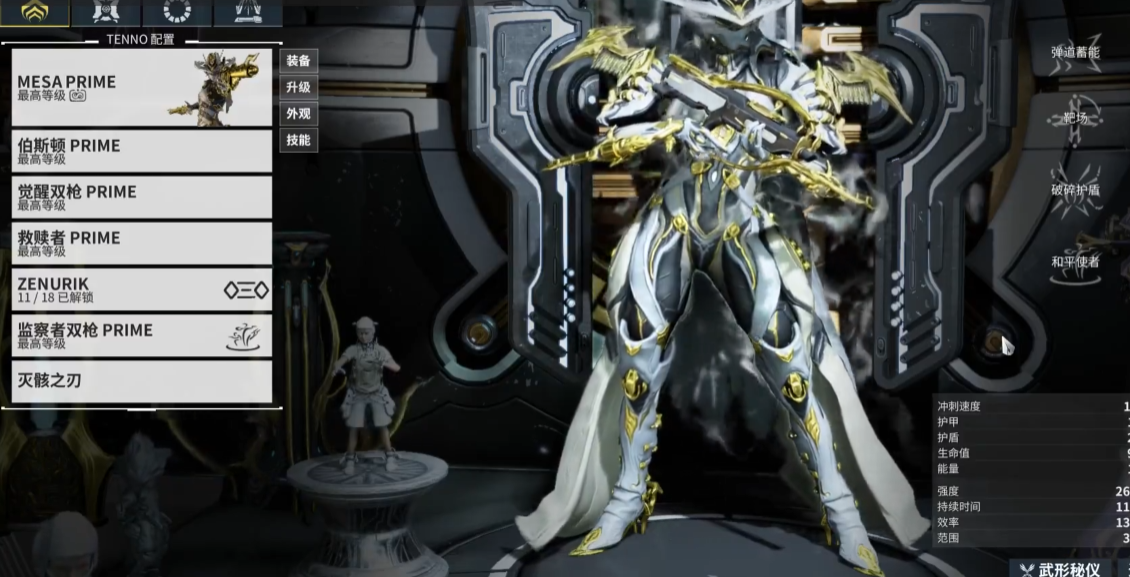Show the 技能 abilities panel
Screen dimensions: 1130x577
click(x=298, y=140)
